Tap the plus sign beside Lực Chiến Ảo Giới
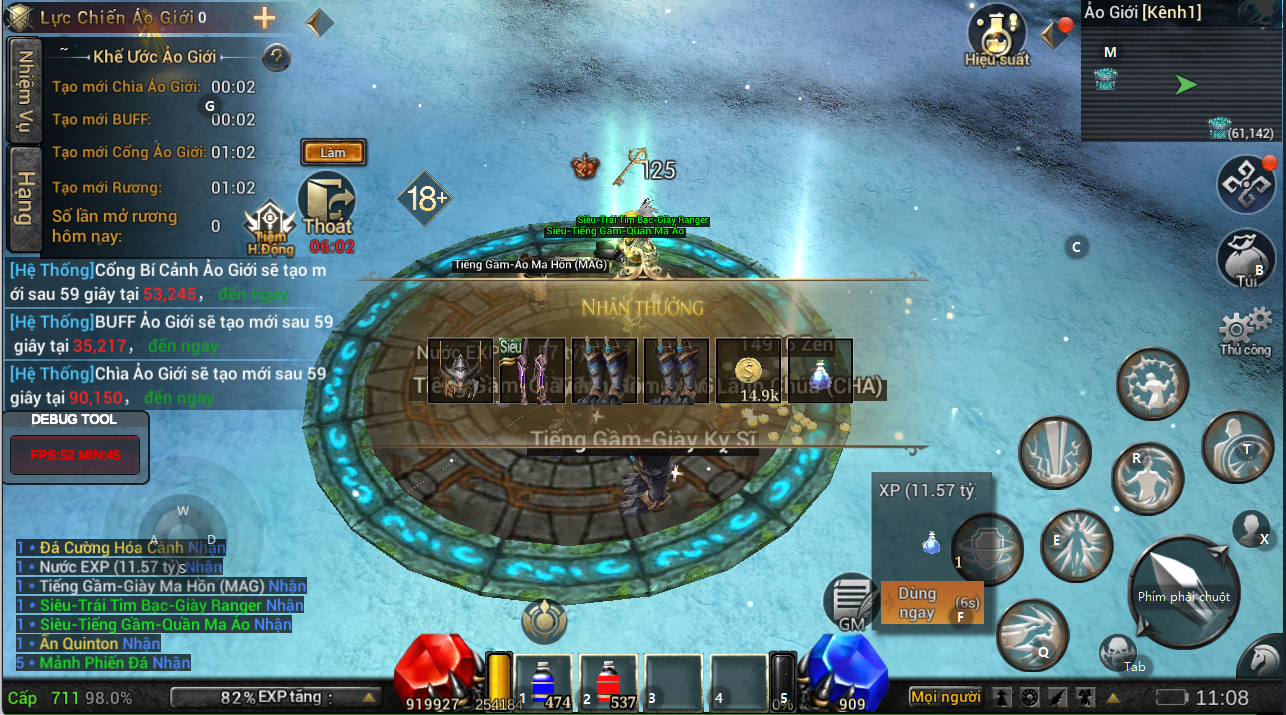 pyautogui.click(x=264, y=17)
